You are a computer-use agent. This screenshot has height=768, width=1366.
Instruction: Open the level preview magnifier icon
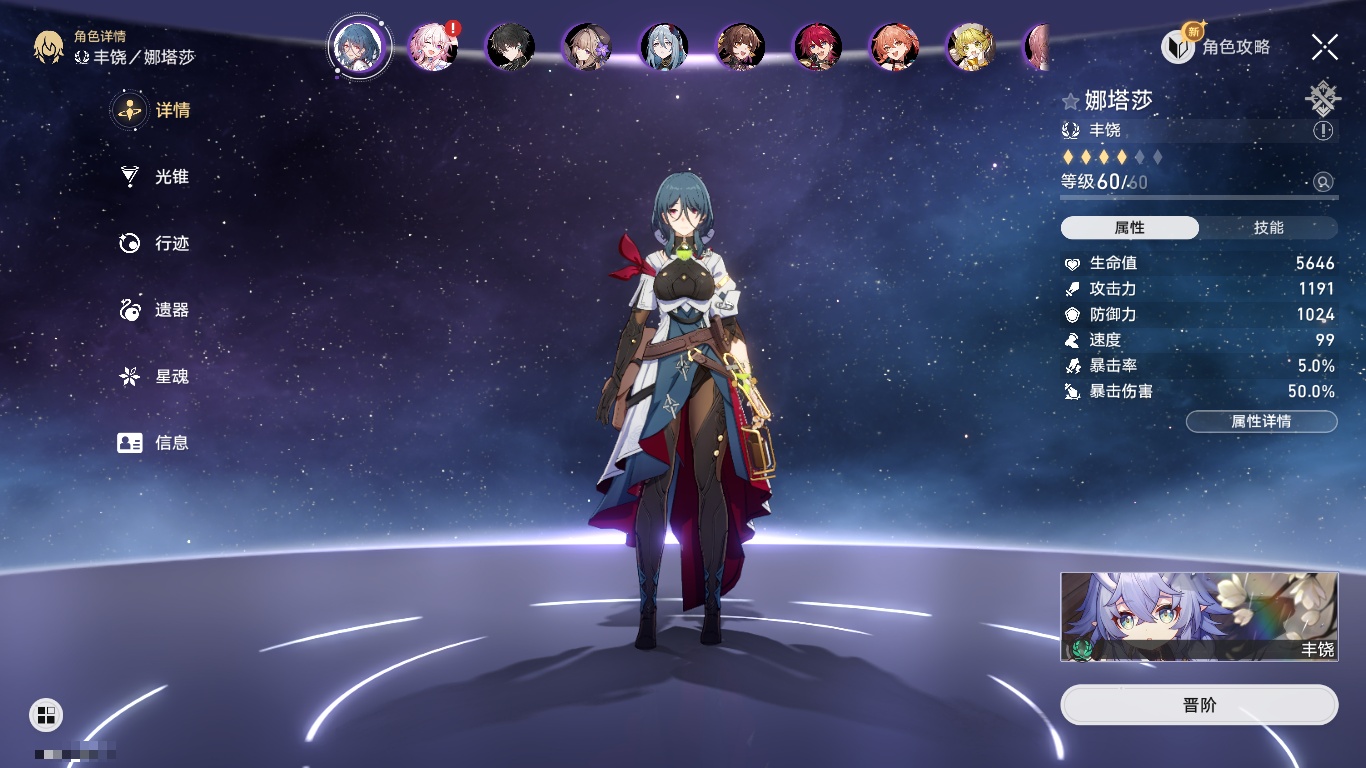tap(1323, 182)
